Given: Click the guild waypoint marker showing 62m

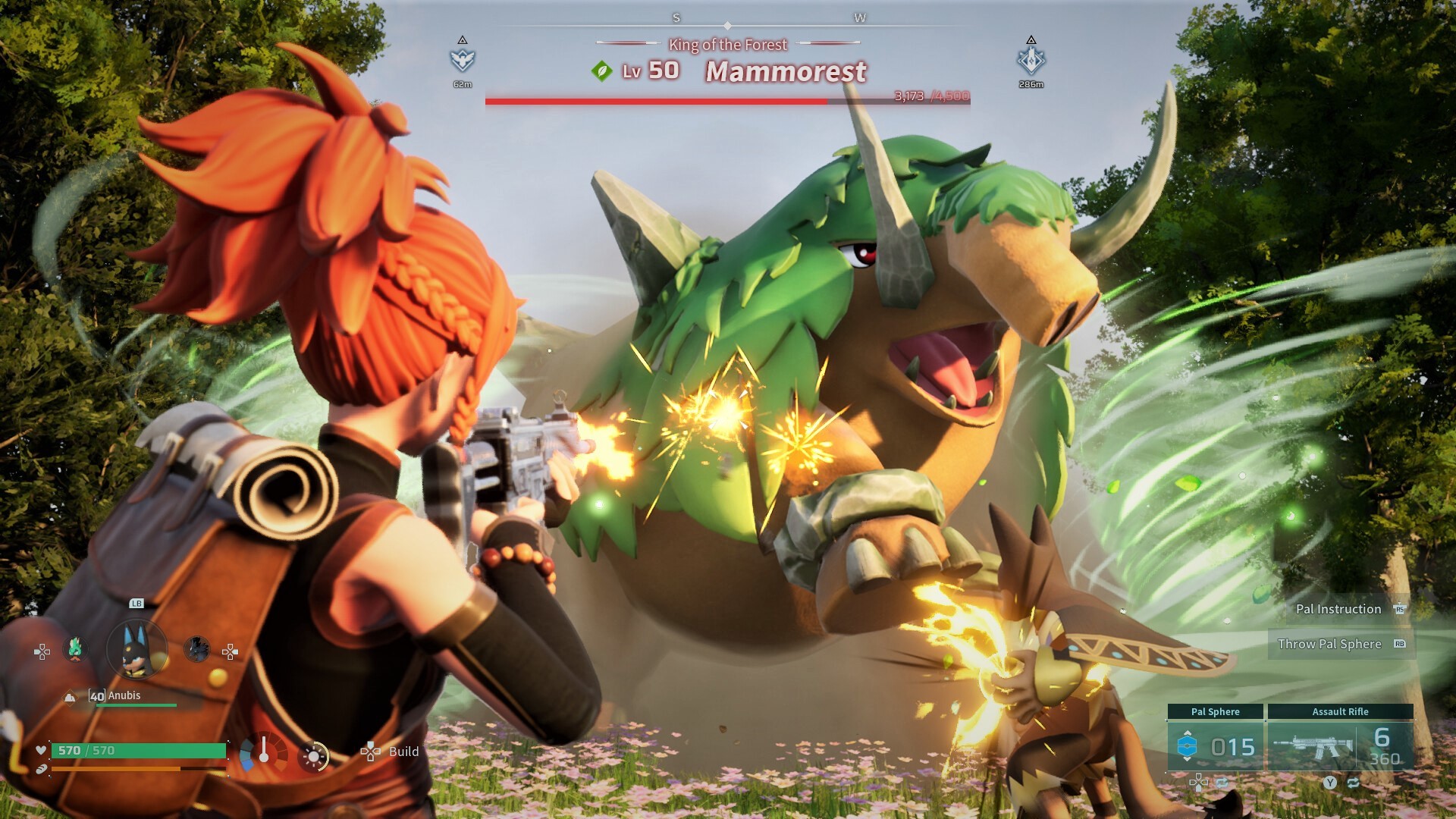Looking at the screenshot, I should coord(463,59).
